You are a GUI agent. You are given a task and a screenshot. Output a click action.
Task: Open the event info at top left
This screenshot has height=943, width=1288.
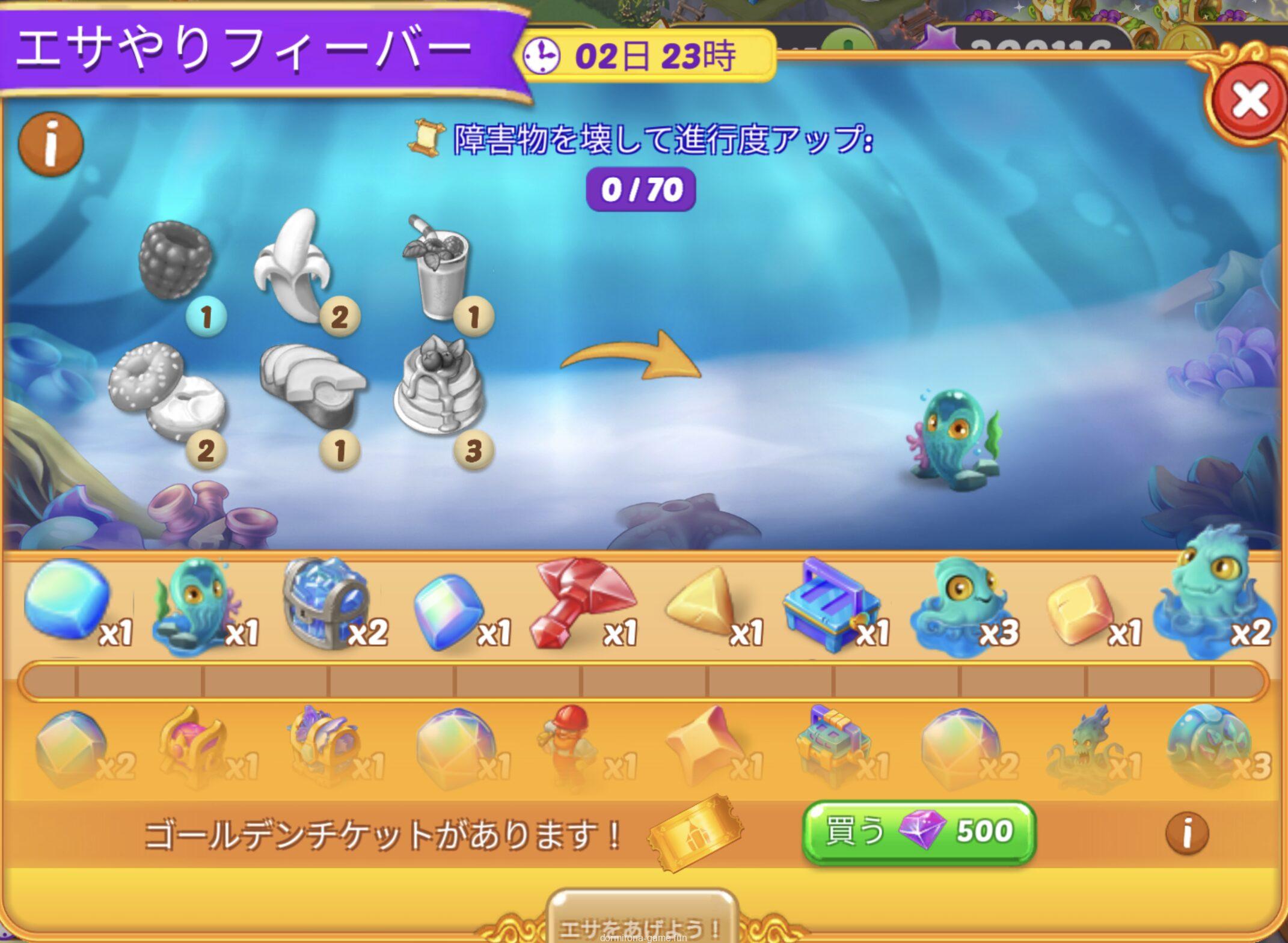point(51,145)
